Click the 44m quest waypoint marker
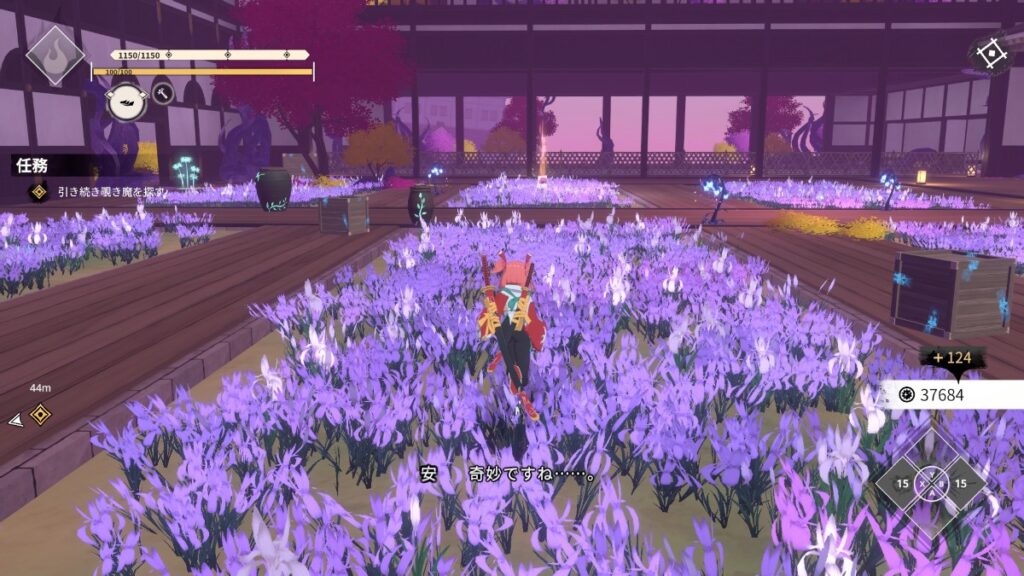This screenshot has width=1024, height=576. click(x=39, y=414)
